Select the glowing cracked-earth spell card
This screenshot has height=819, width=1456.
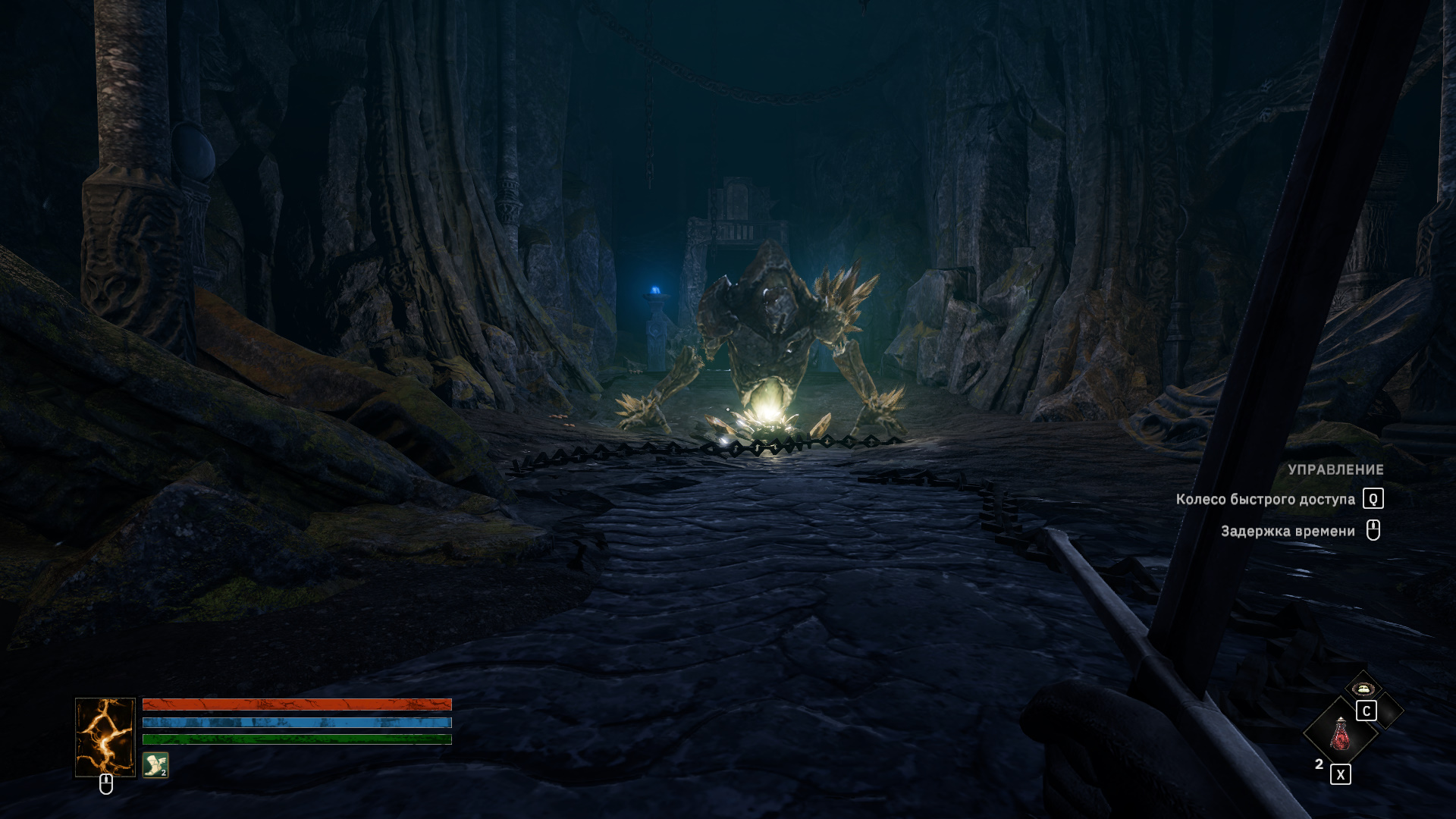(x=105, y=737)
